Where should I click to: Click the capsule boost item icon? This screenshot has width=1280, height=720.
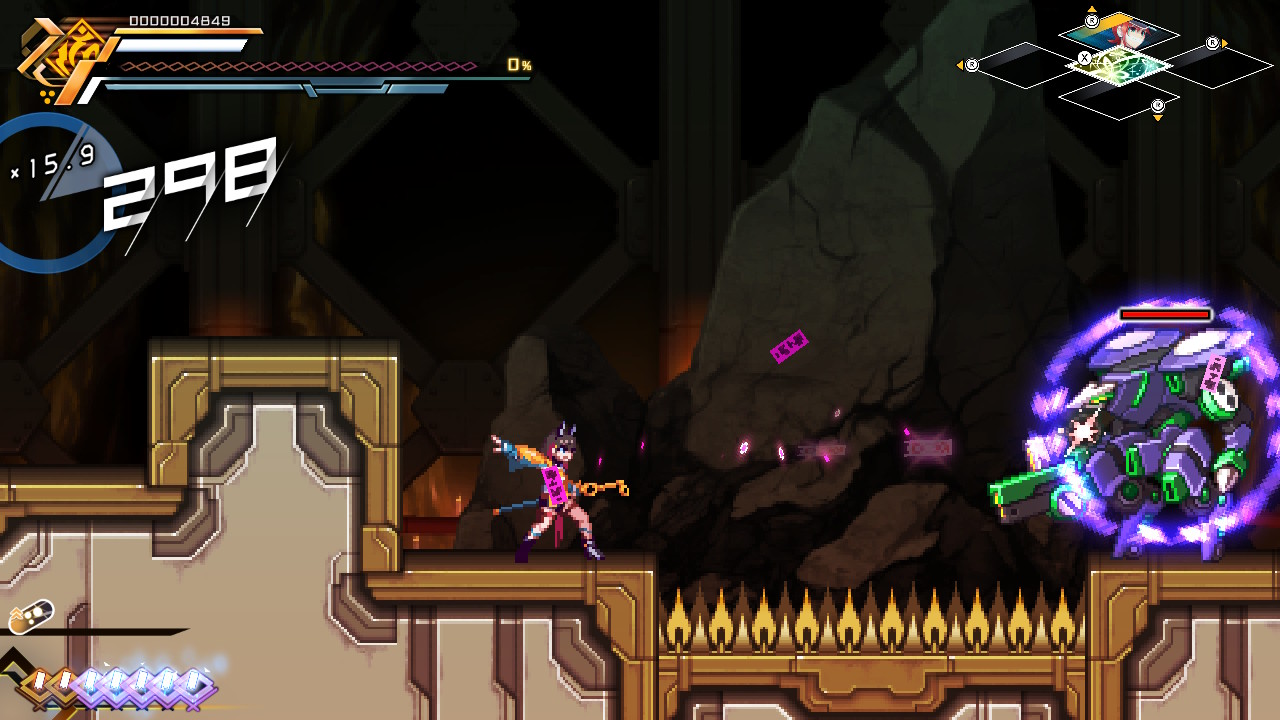click(x=30, y=617)
